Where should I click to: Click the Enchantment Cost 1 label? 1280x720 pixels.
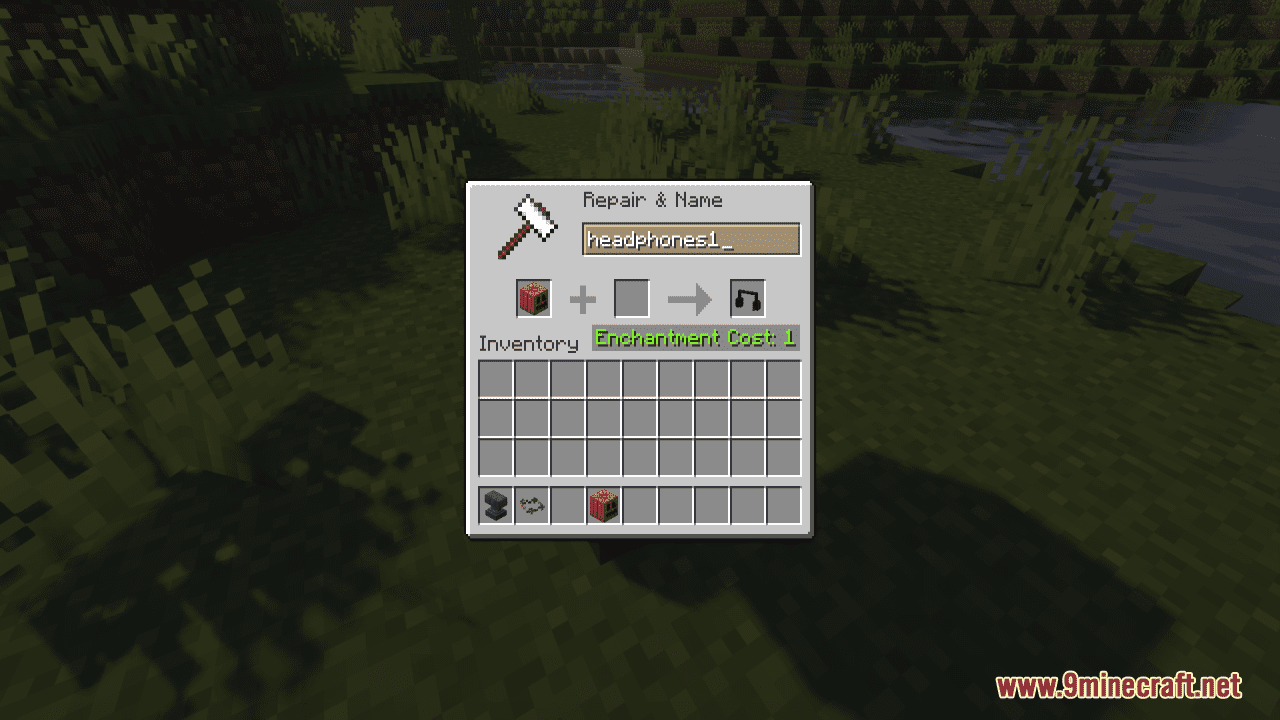pyautogui.click(x=695, y=338)
